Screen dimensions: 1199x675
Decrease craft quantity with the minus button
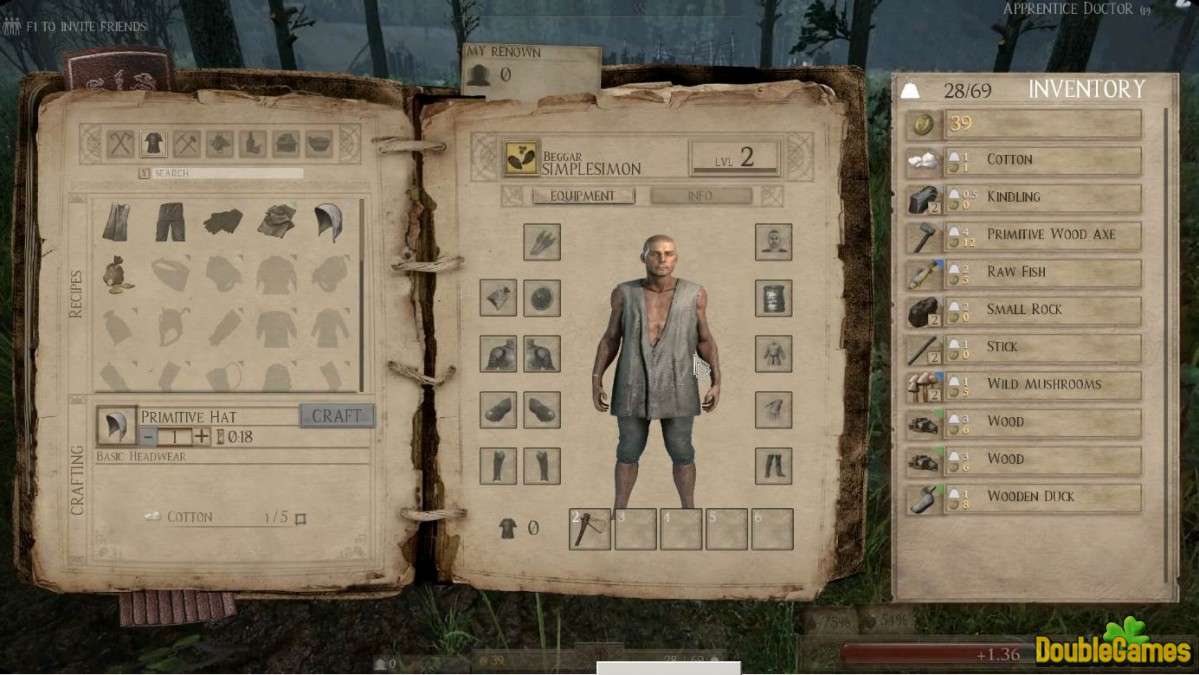148,436
